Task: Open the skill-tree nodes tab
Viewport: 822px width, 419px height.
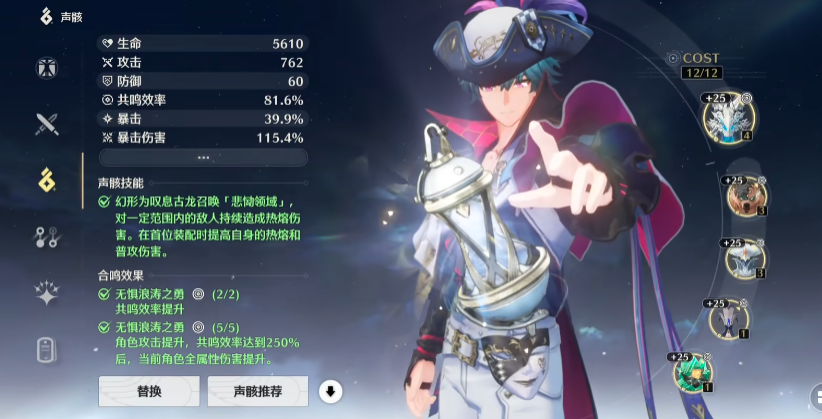Action: (47, 236)
